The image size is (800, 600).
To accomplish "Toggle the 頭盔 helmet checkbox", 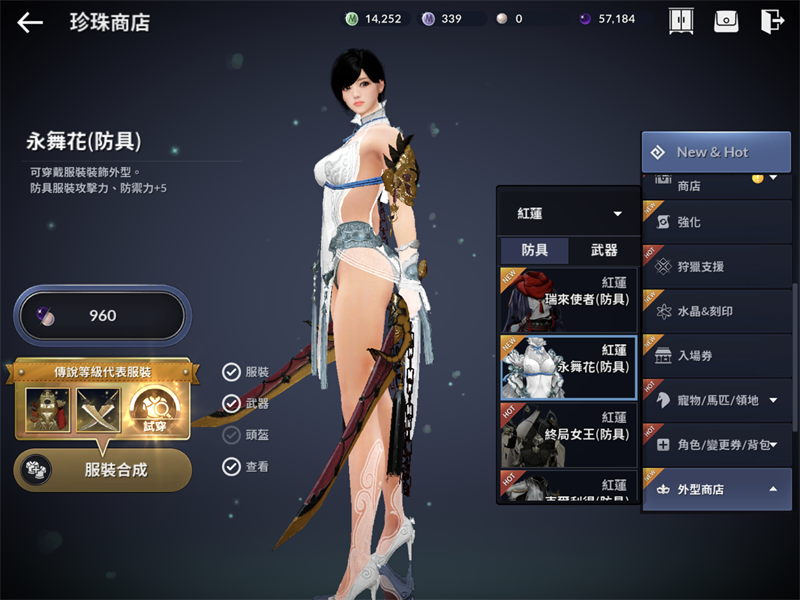I will [232, 435].
